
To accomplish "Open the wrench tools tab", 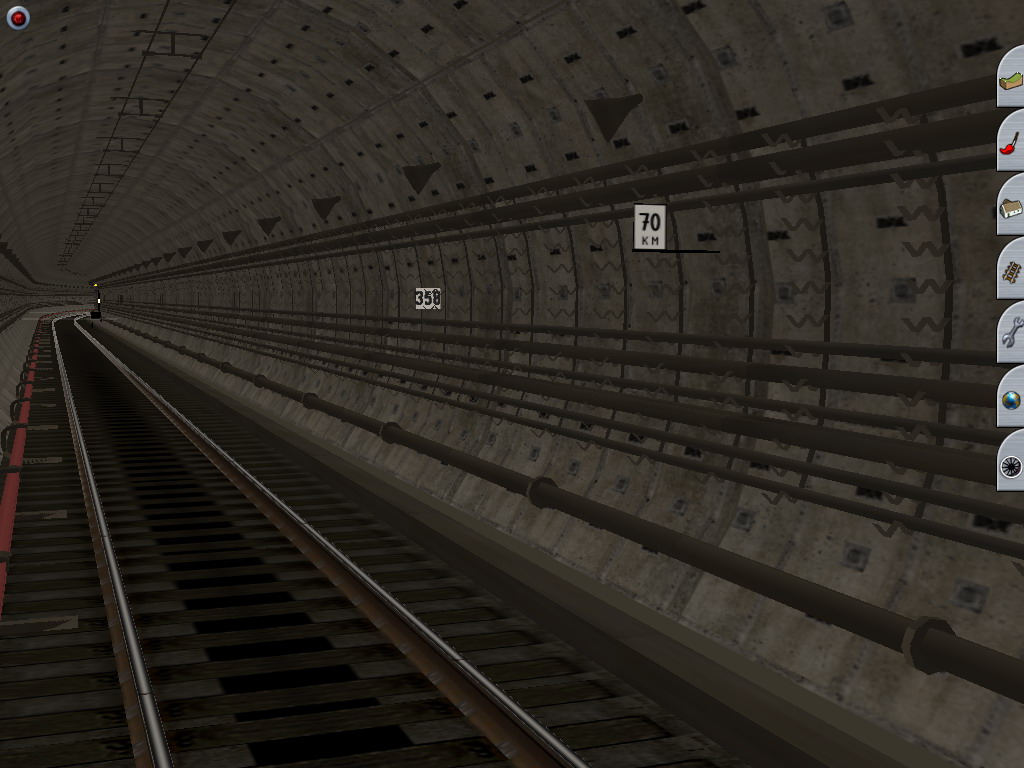I will (1011, 334).
